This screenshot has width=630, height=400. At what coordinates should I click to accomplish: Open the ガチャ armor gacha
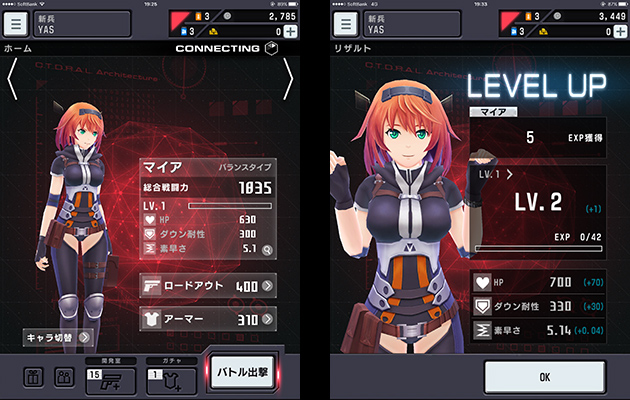click(x=167, y=377)
